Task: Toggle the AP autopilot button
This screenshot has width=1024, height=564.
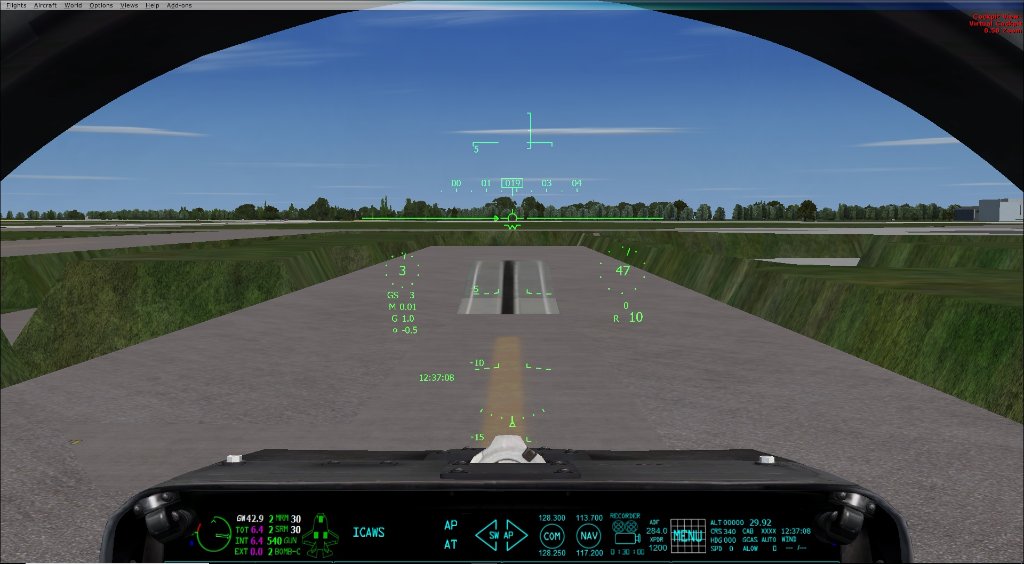Action: pyautogui.click(x=451, y=525)
